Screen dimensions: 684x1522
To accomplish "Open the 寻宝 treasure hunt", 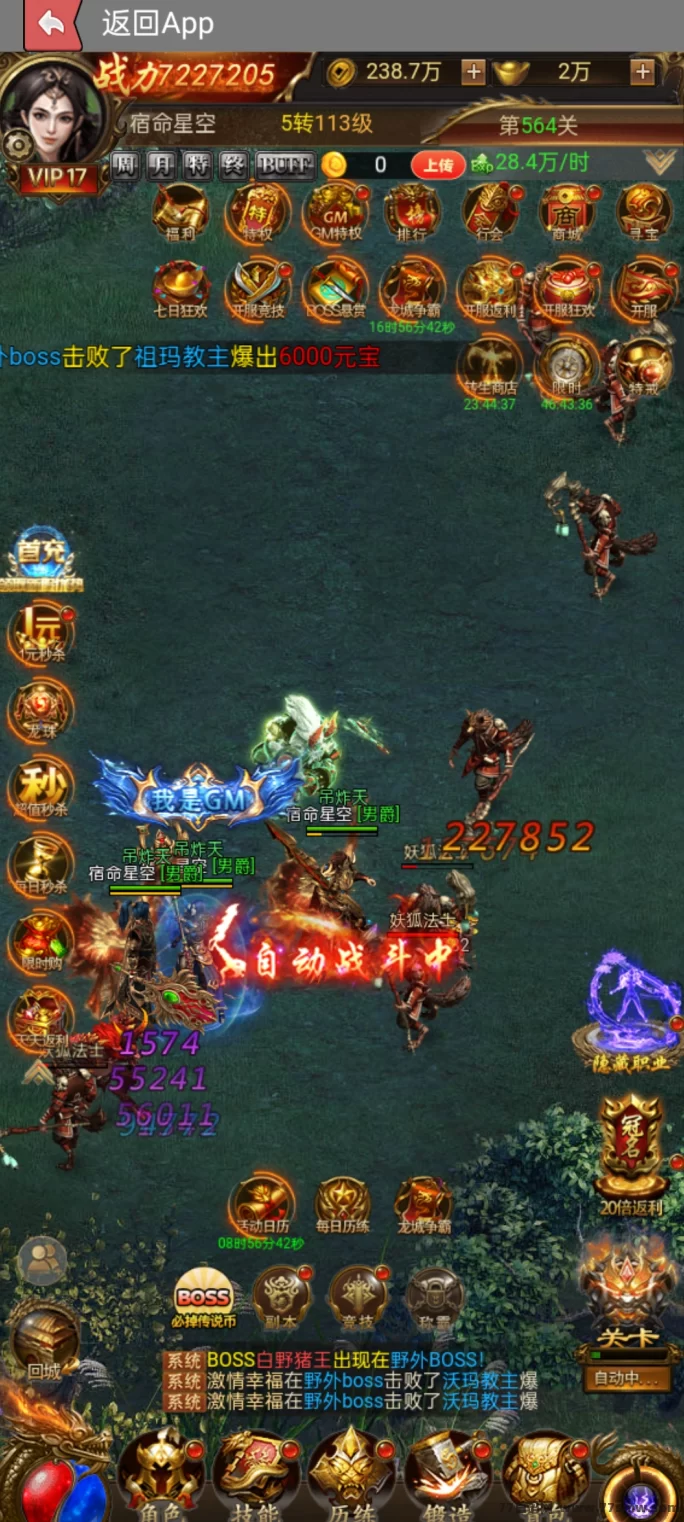I will click(x=643, y=212).
